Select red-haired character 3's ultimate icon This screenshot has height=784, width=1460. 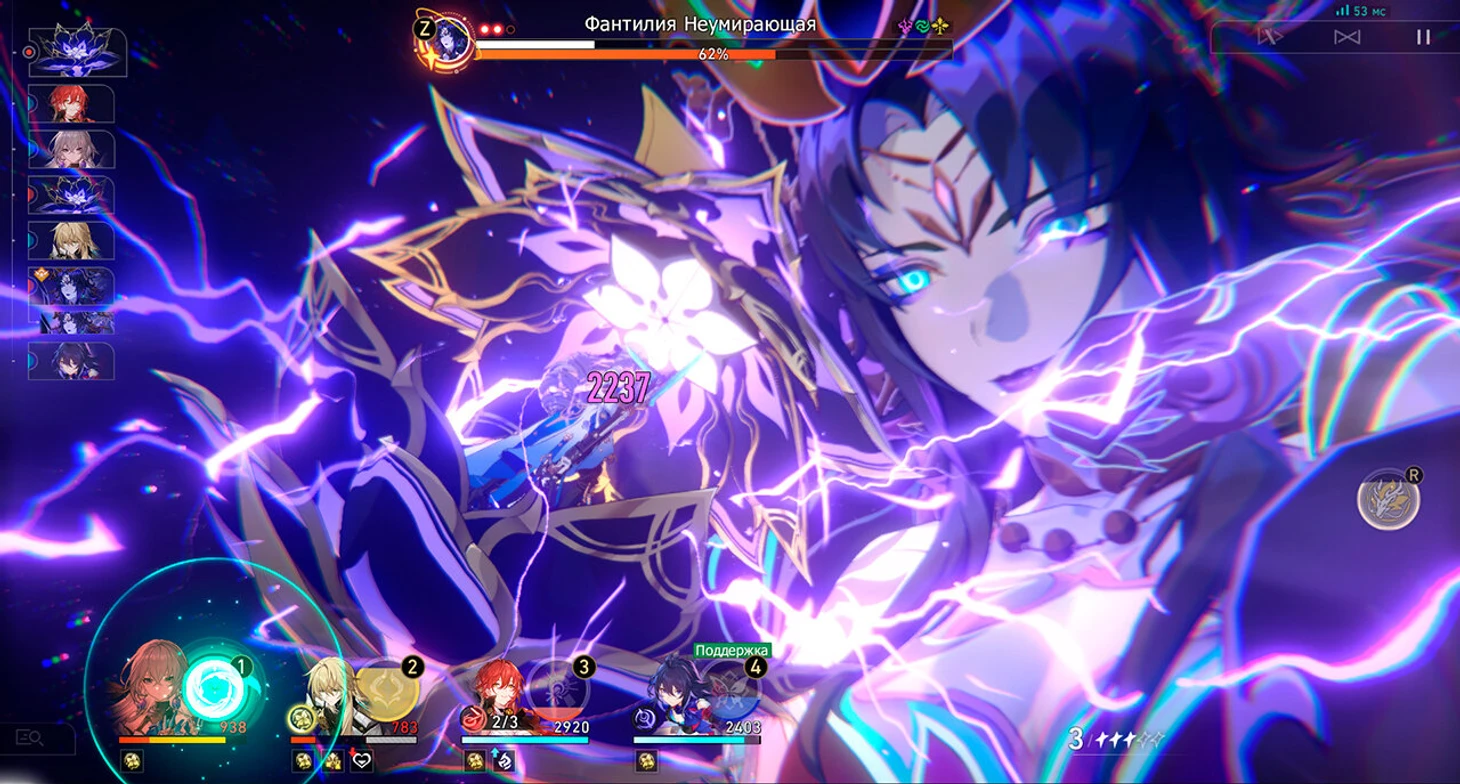coord(558,689)
